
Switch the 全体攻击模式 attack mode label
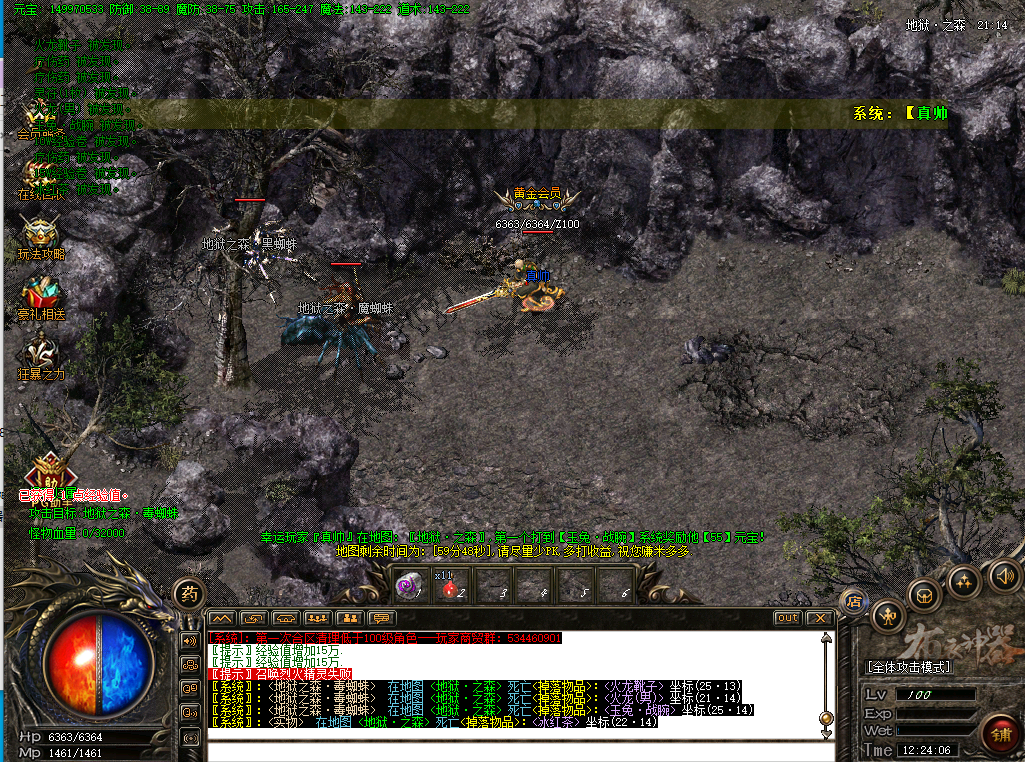908,666
